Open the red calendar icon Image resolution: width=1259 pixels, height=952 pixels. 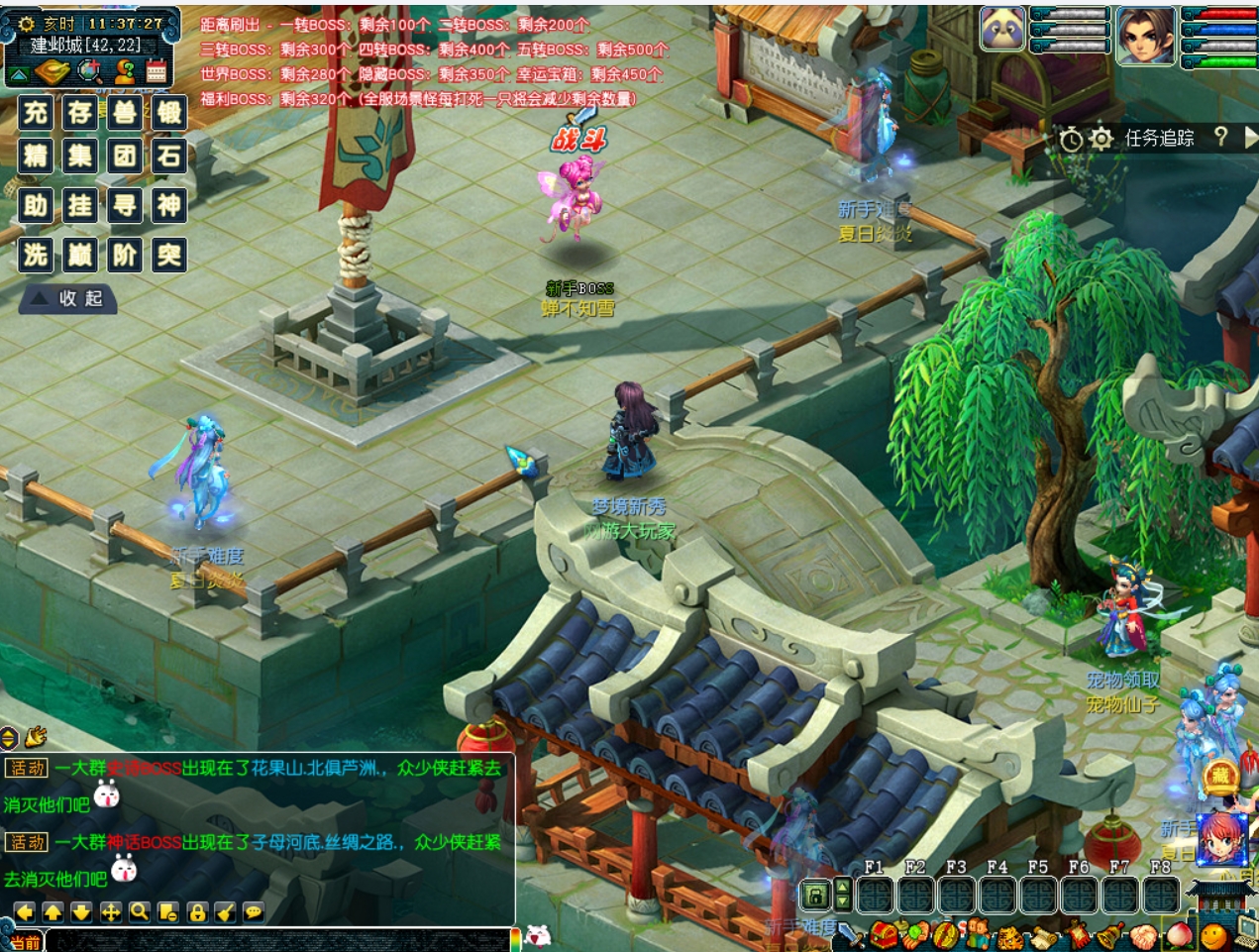(x=157, y=71)
